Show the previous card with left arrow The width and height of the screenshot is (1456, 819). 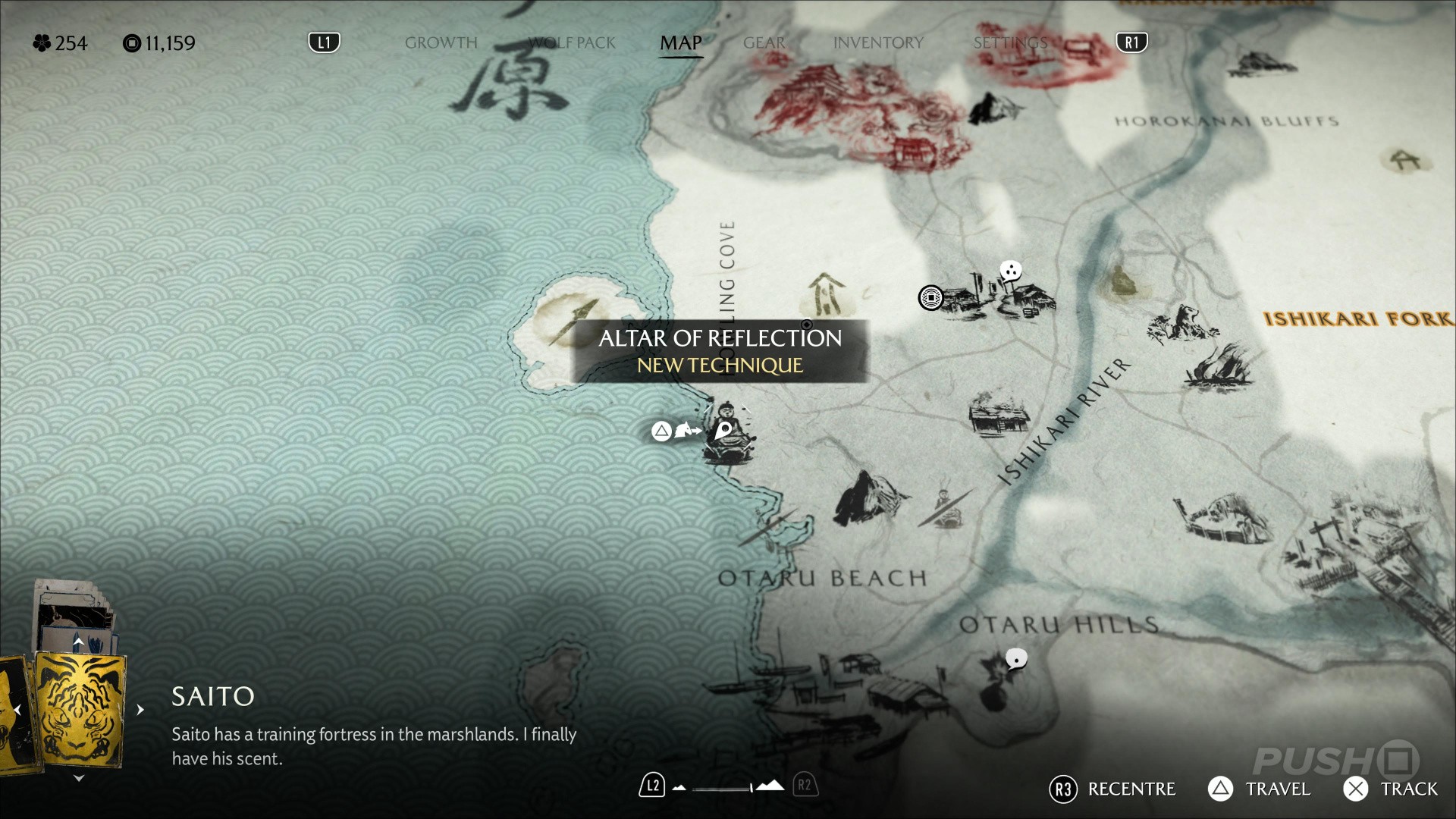[x=17, y=711]
